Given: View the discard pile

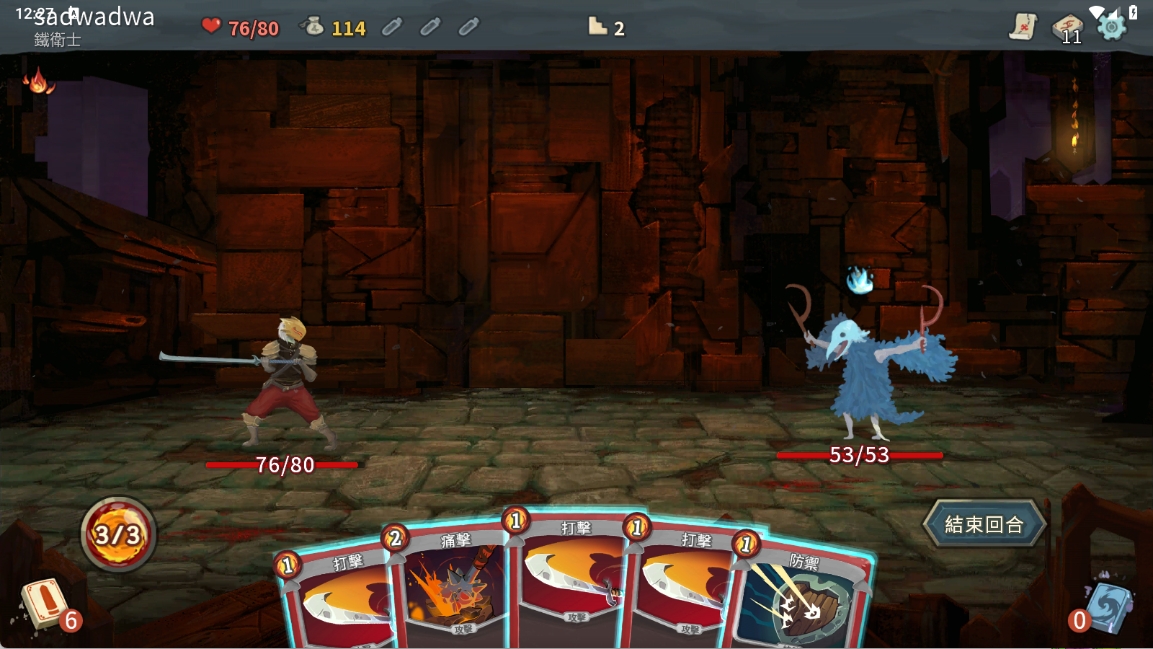Looking at the screenshot, I should (1107, 606).
